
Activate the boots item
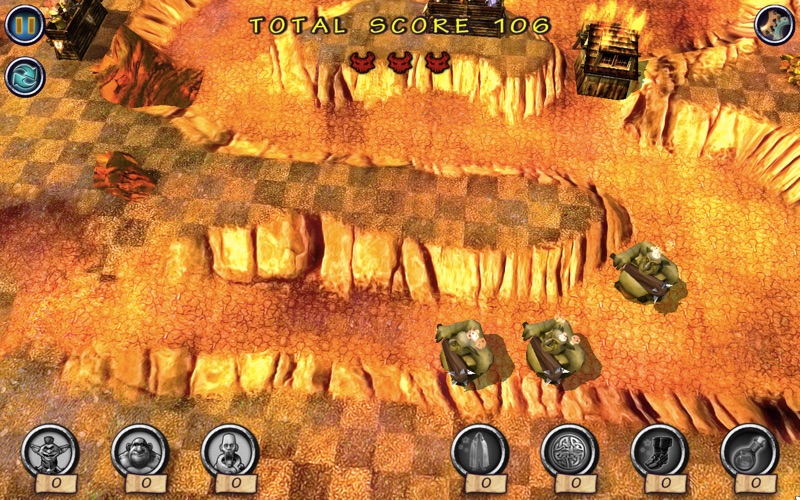coord(660,450)
